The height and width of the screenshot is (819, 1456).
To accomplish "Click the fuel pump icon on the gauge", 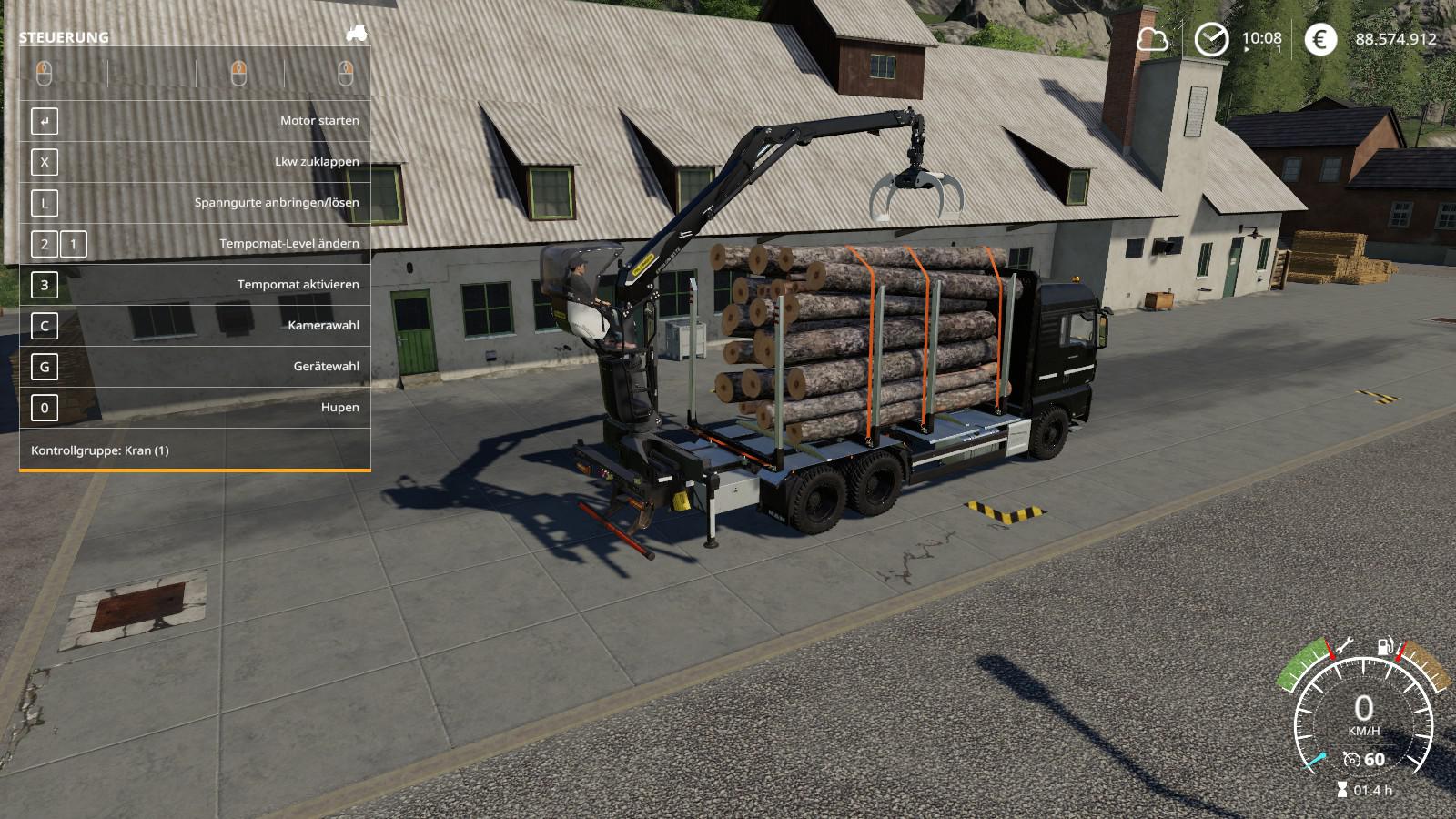I will pos(1384,646).
